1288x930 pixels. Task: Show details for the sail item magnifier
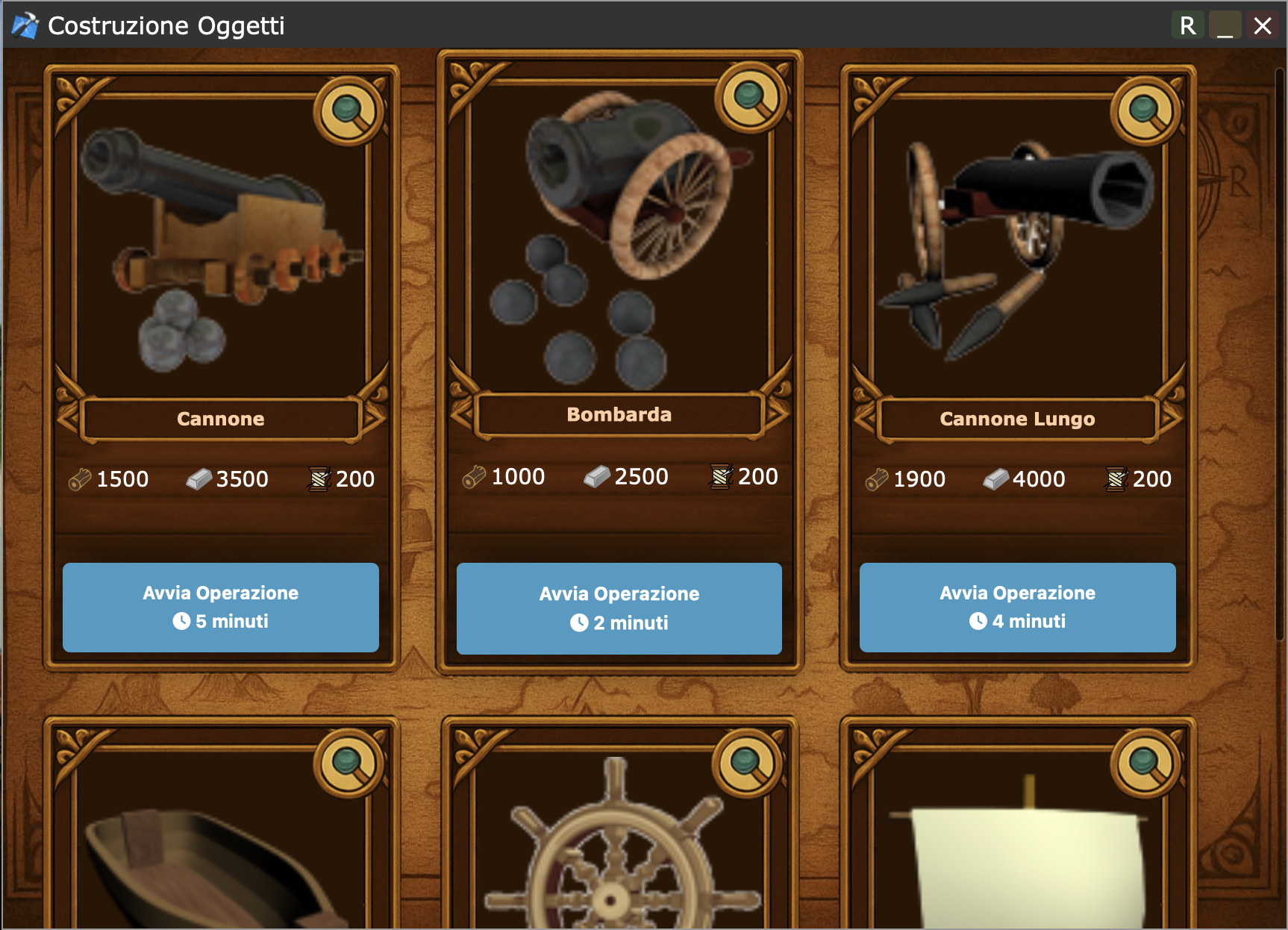tap(1145, 764)
